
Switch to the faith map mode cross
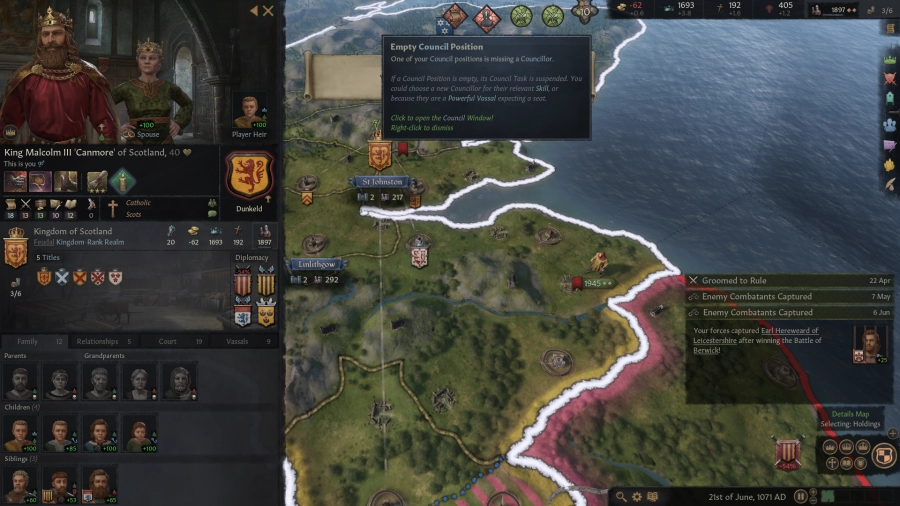(x=832, y=464)
